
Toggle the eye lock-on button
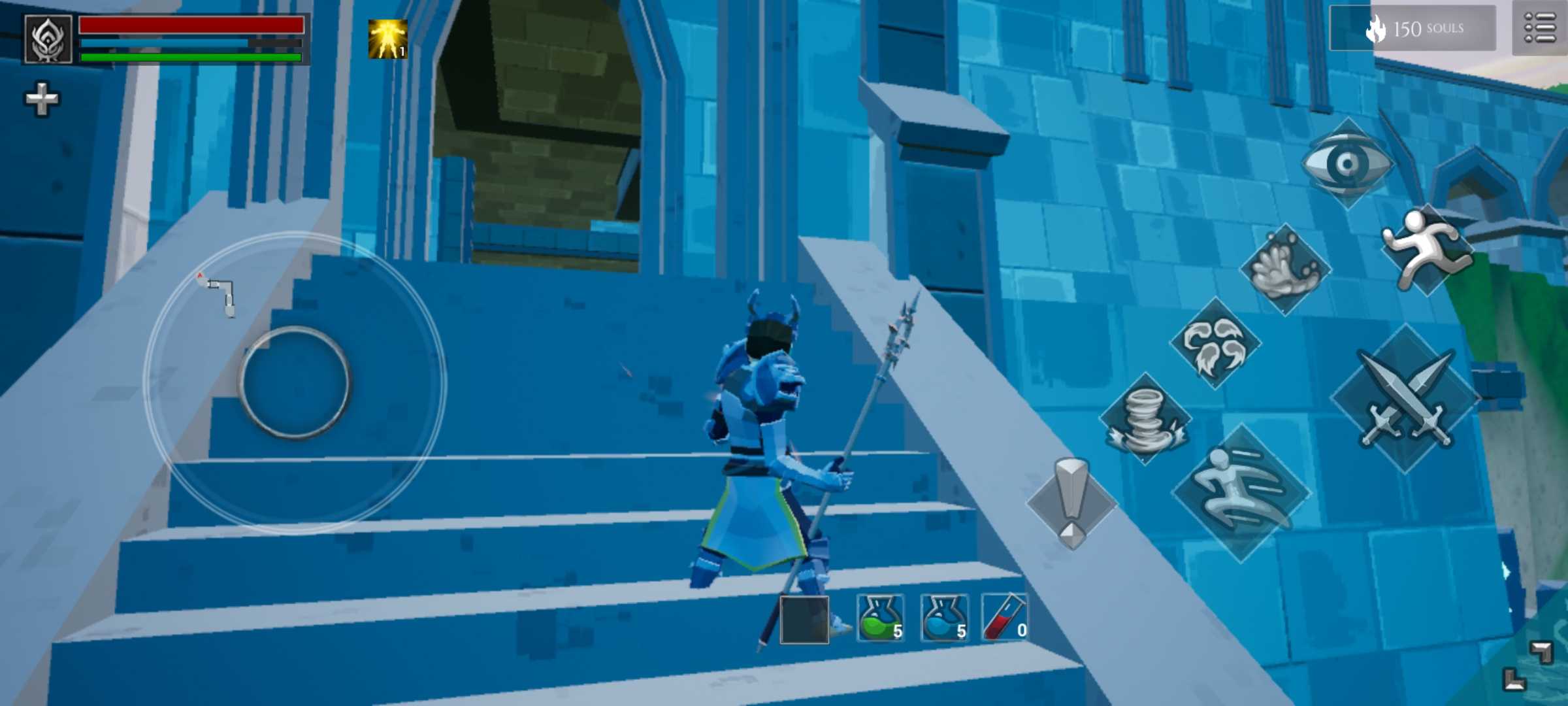coord(1347,163)
